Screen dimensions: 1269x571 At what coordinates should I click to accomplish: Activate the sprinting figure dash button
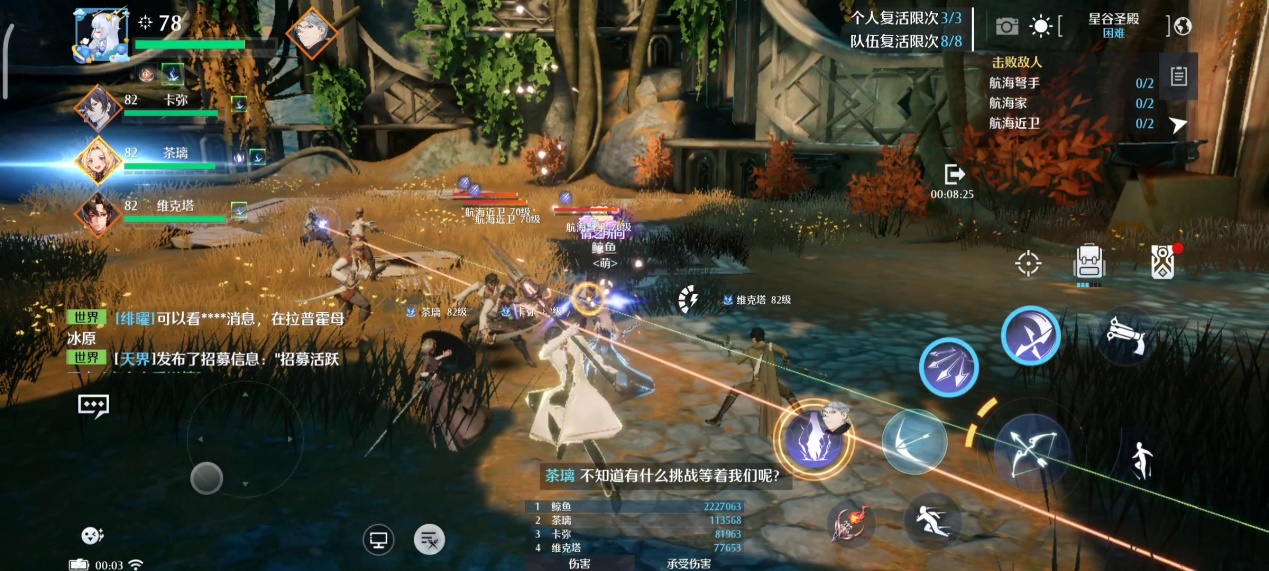933,520
